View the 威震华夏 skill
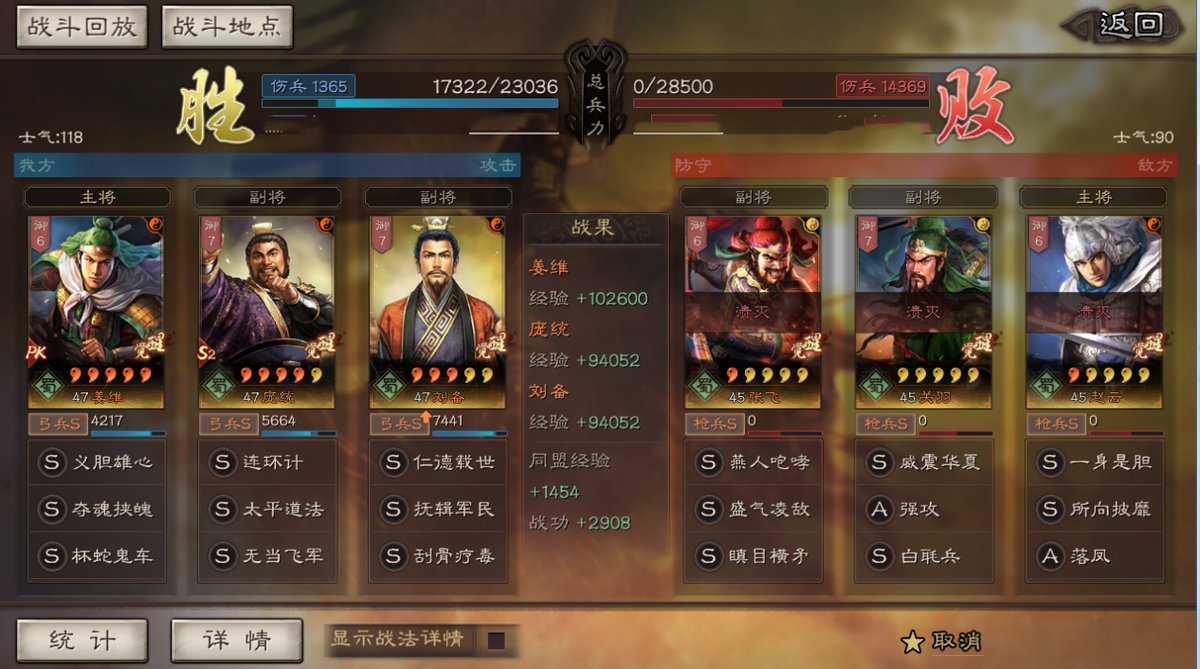Image resolution: width=1200 pixels, height=669 pixels. pyautogui.click(x=923, y=463)
